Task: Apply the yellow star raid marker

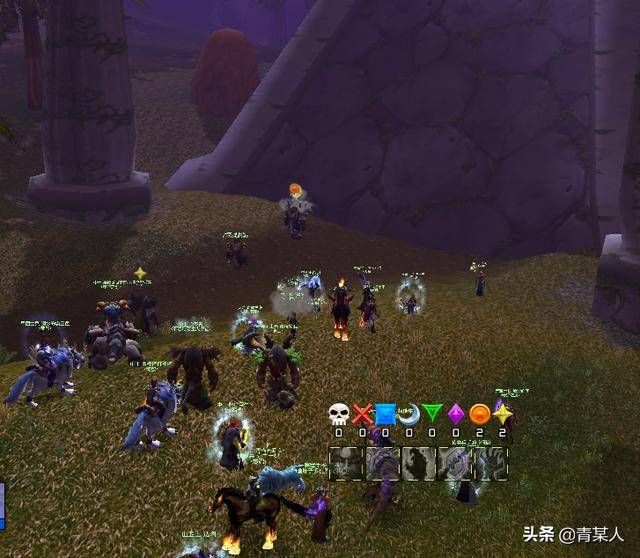Action: click(502, 413)
